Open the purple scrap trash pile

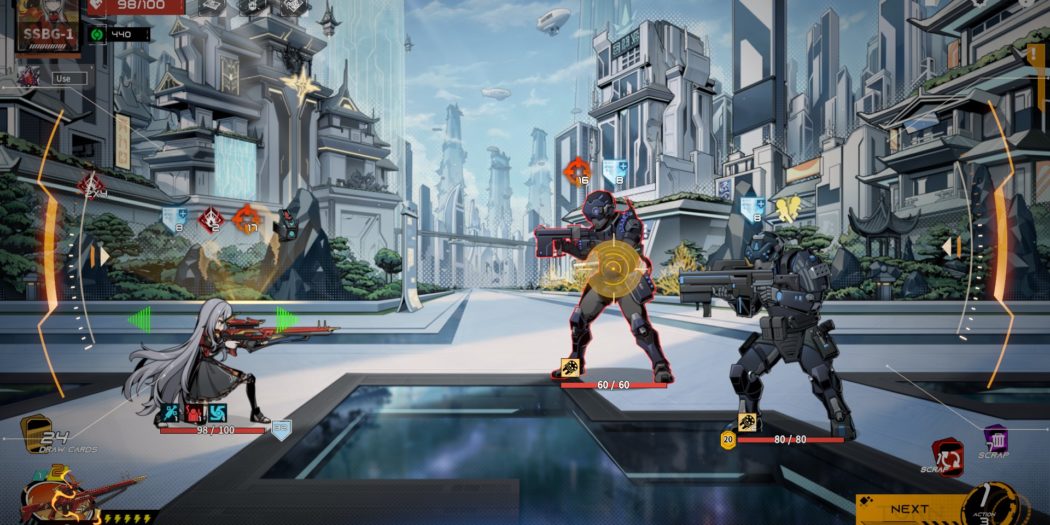995,440
